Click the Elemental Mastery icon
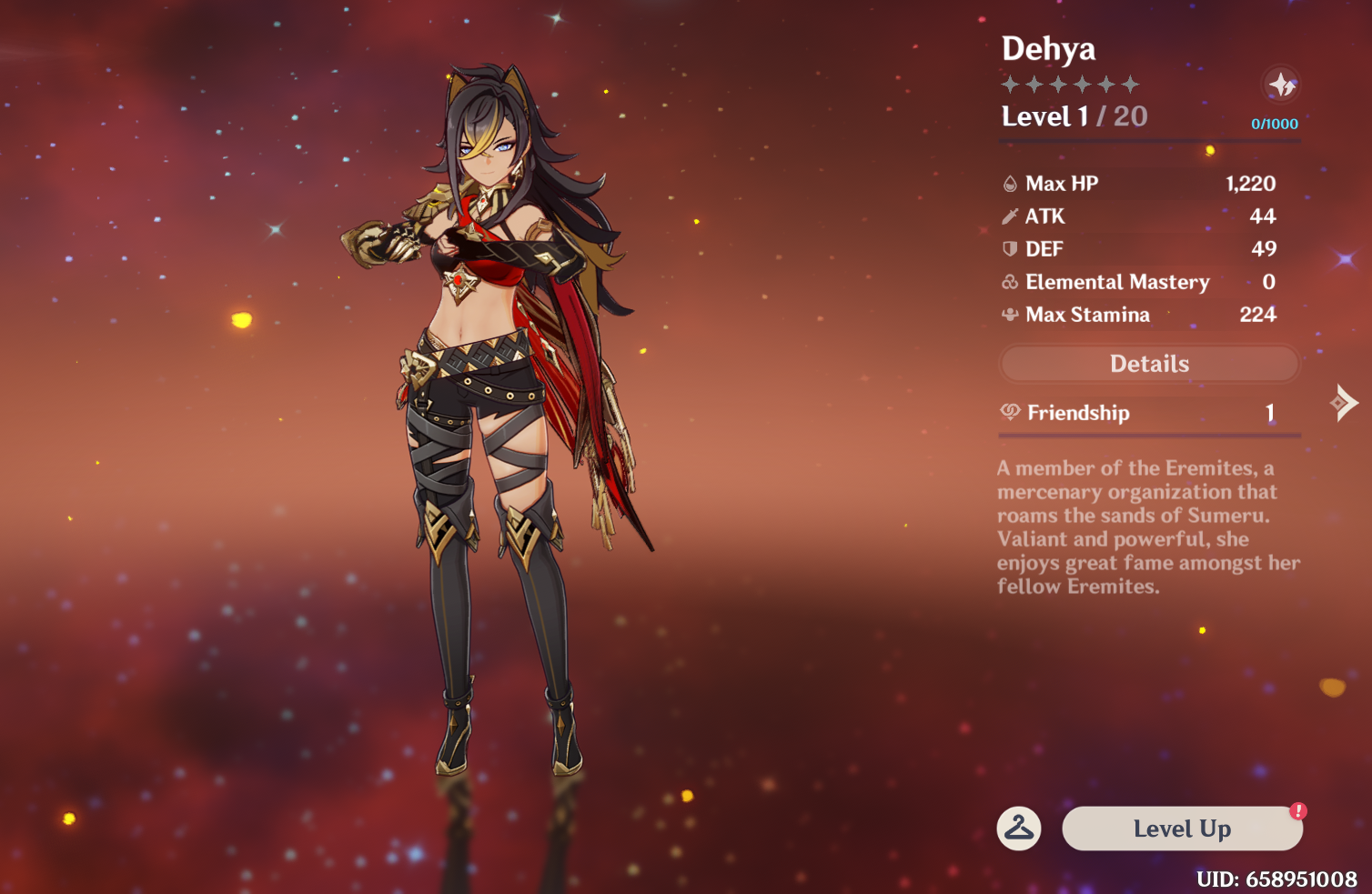This screenshot has width=1372, height=894. click(x=1010, y=282)
